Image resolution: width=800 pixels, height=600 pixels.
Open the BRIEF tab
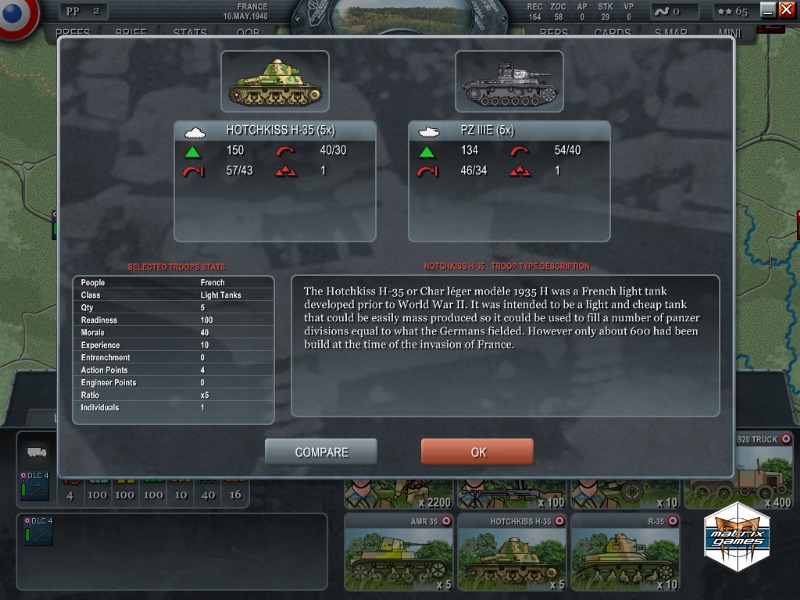[131, 33]
